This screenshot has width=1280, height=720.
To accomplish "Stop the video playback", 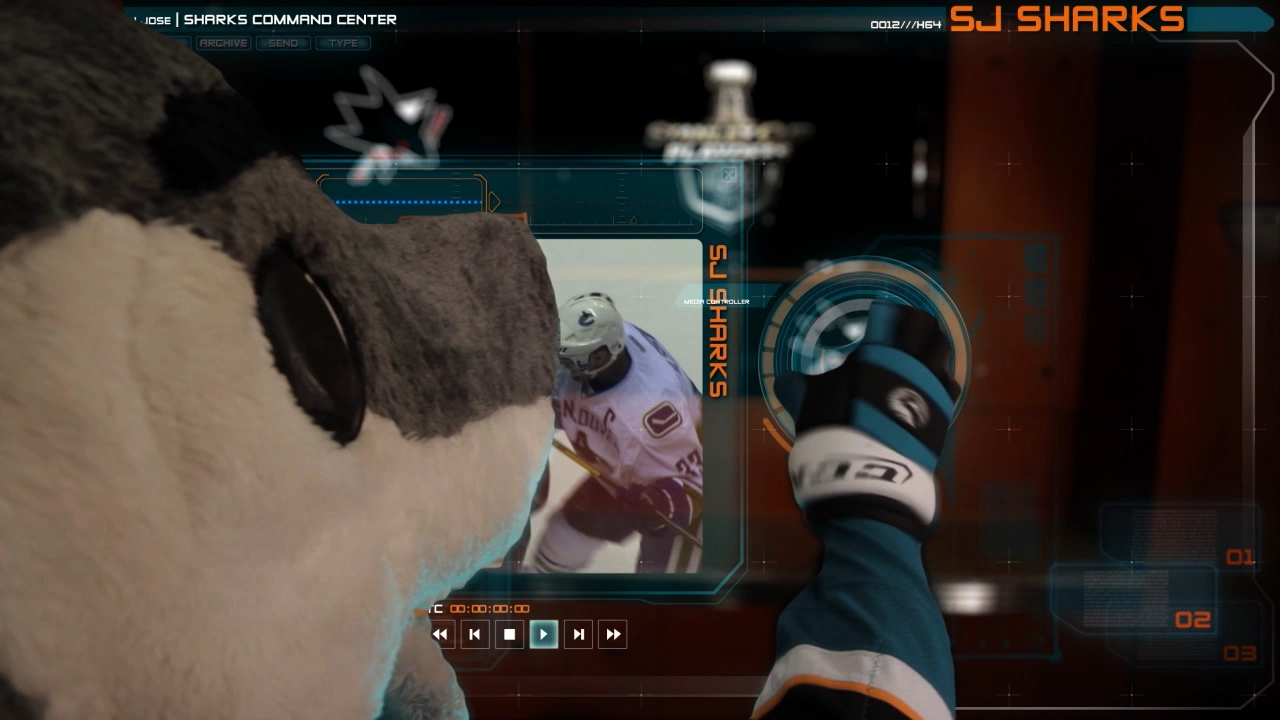I will pyautogui.click(x=509, y=634).
